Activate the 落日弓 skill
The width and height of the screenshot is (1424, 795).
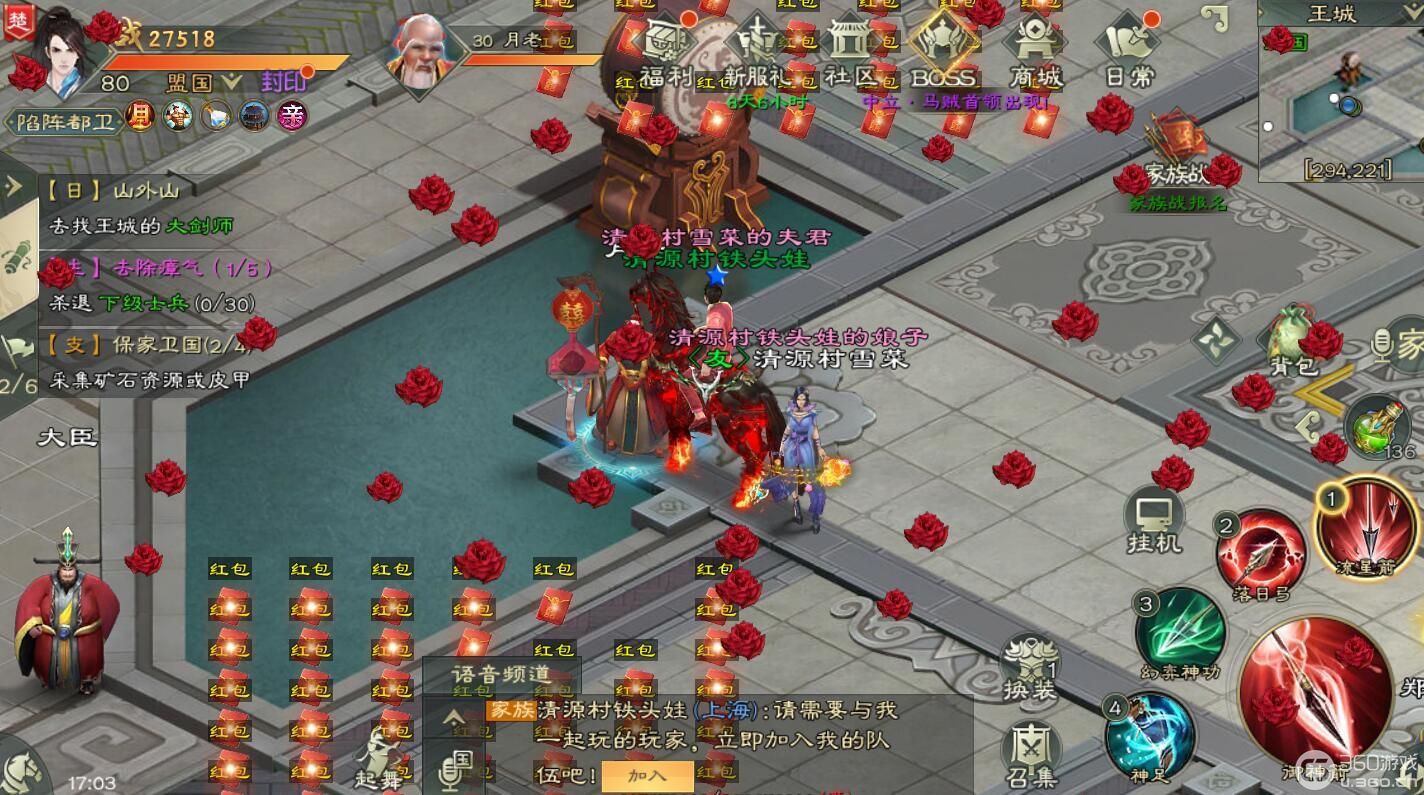tap(1260, 557)
